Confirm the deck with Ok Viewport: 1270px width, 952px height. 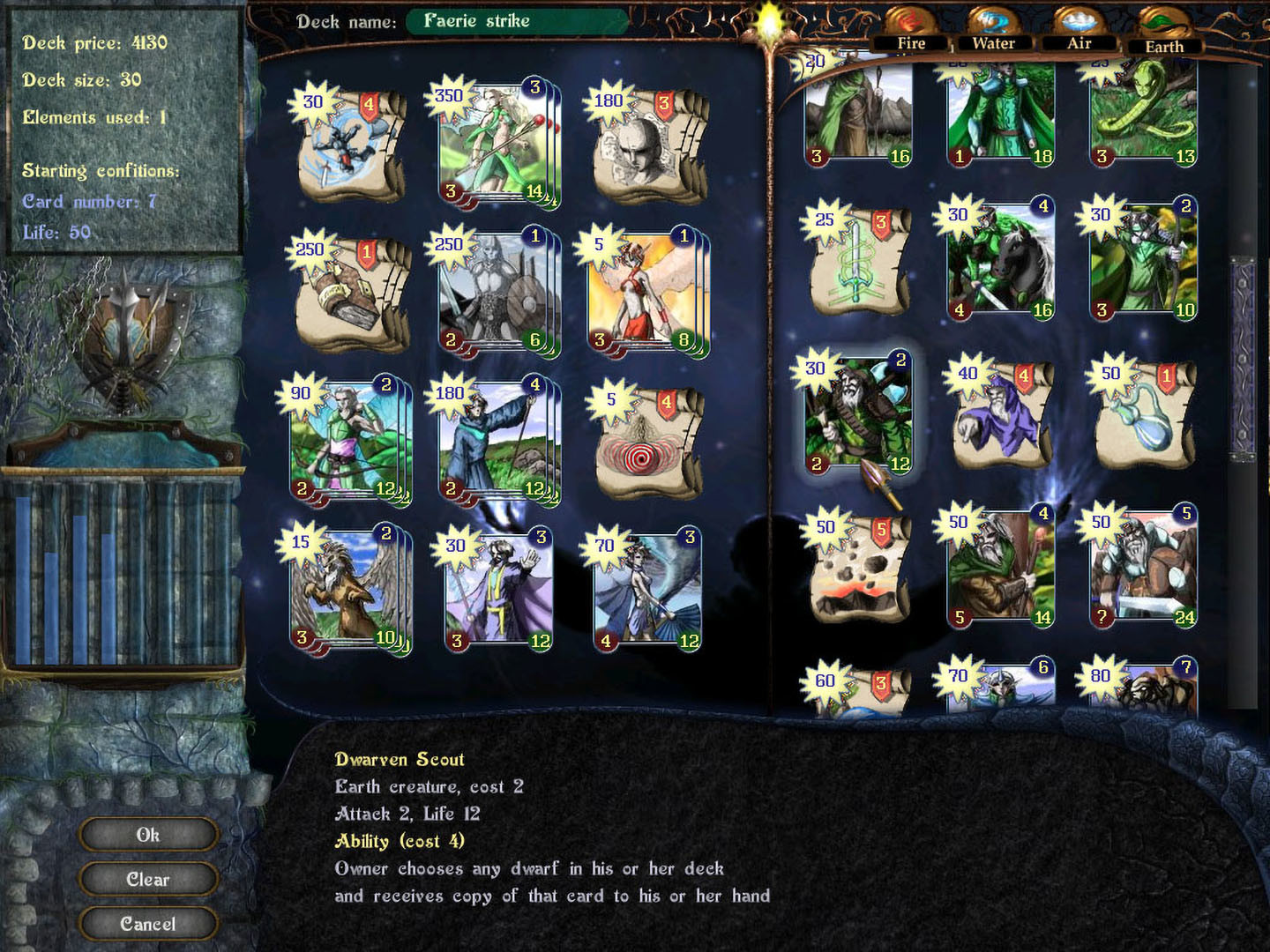147,834
